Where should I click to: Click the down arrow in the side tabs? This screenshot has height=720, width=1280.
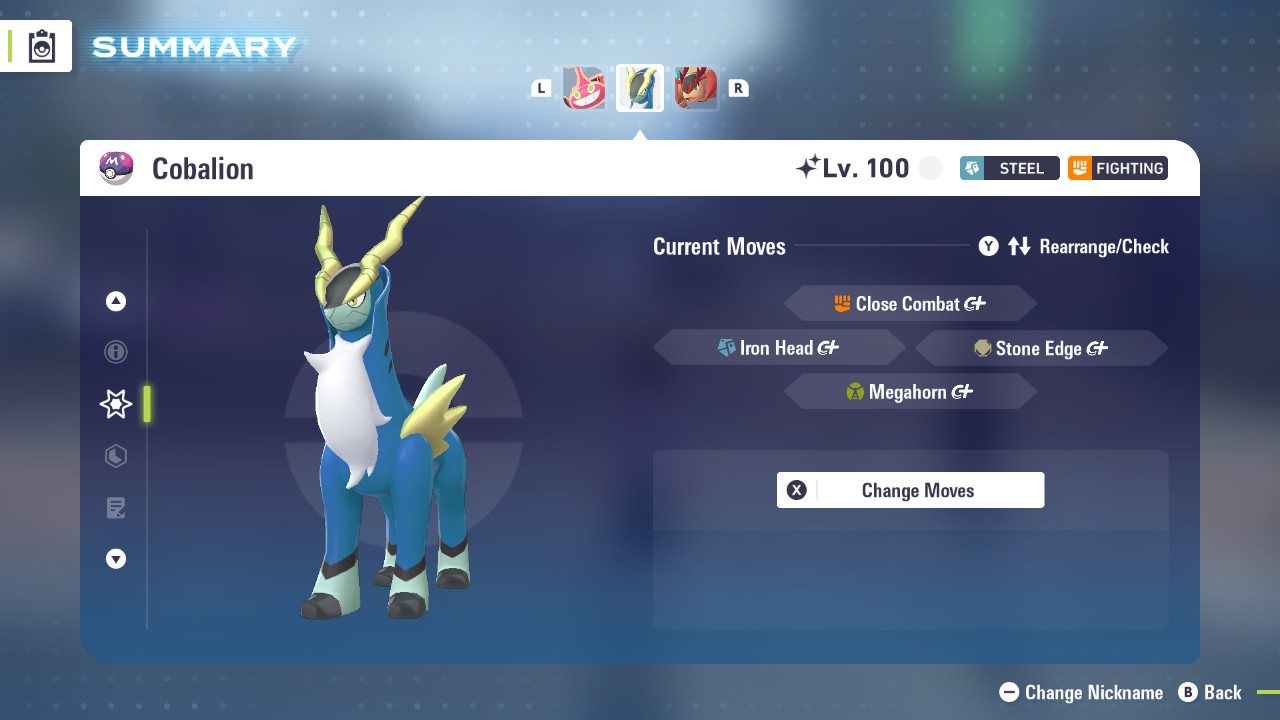click(x=116, y=559)
